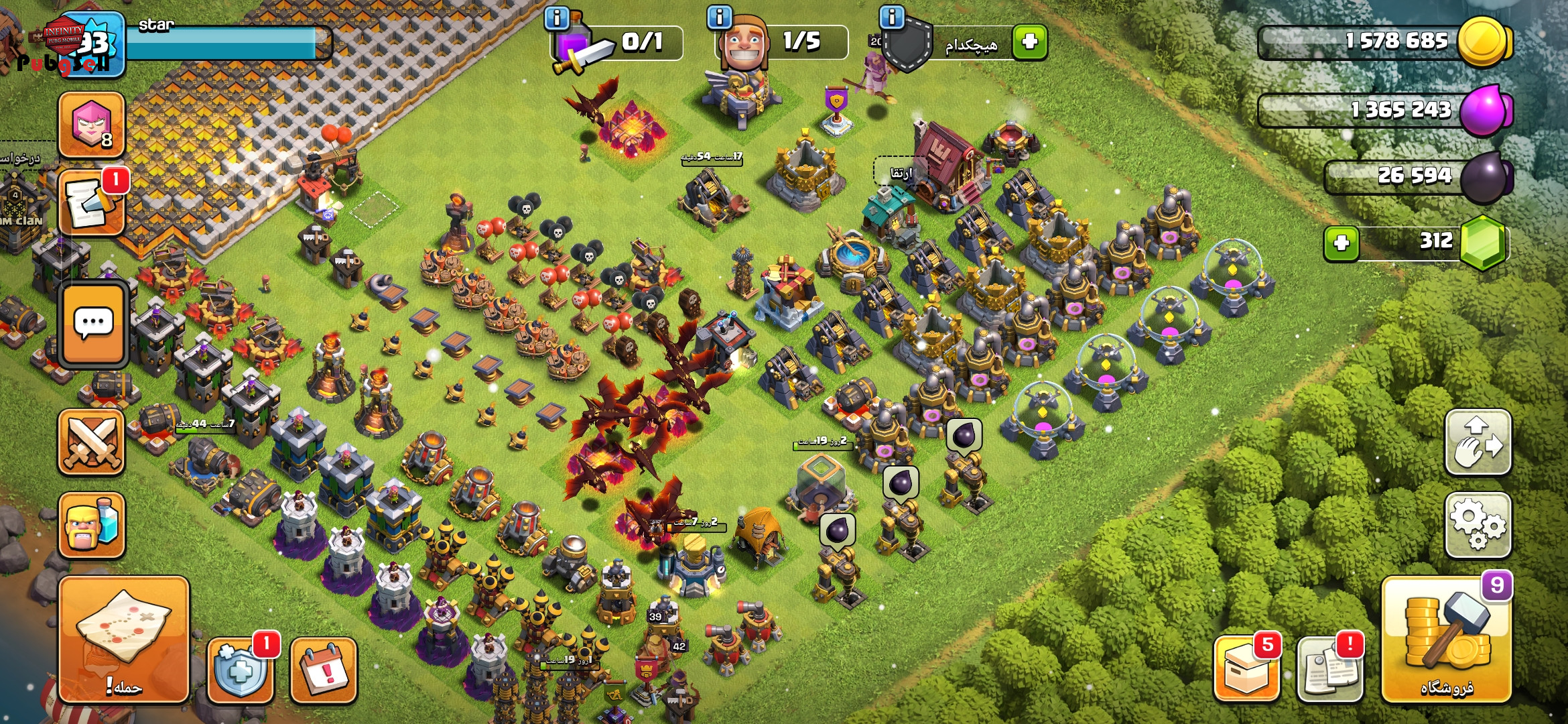Open the shield protection button
Screen dimensions: 1568x724
241,670
